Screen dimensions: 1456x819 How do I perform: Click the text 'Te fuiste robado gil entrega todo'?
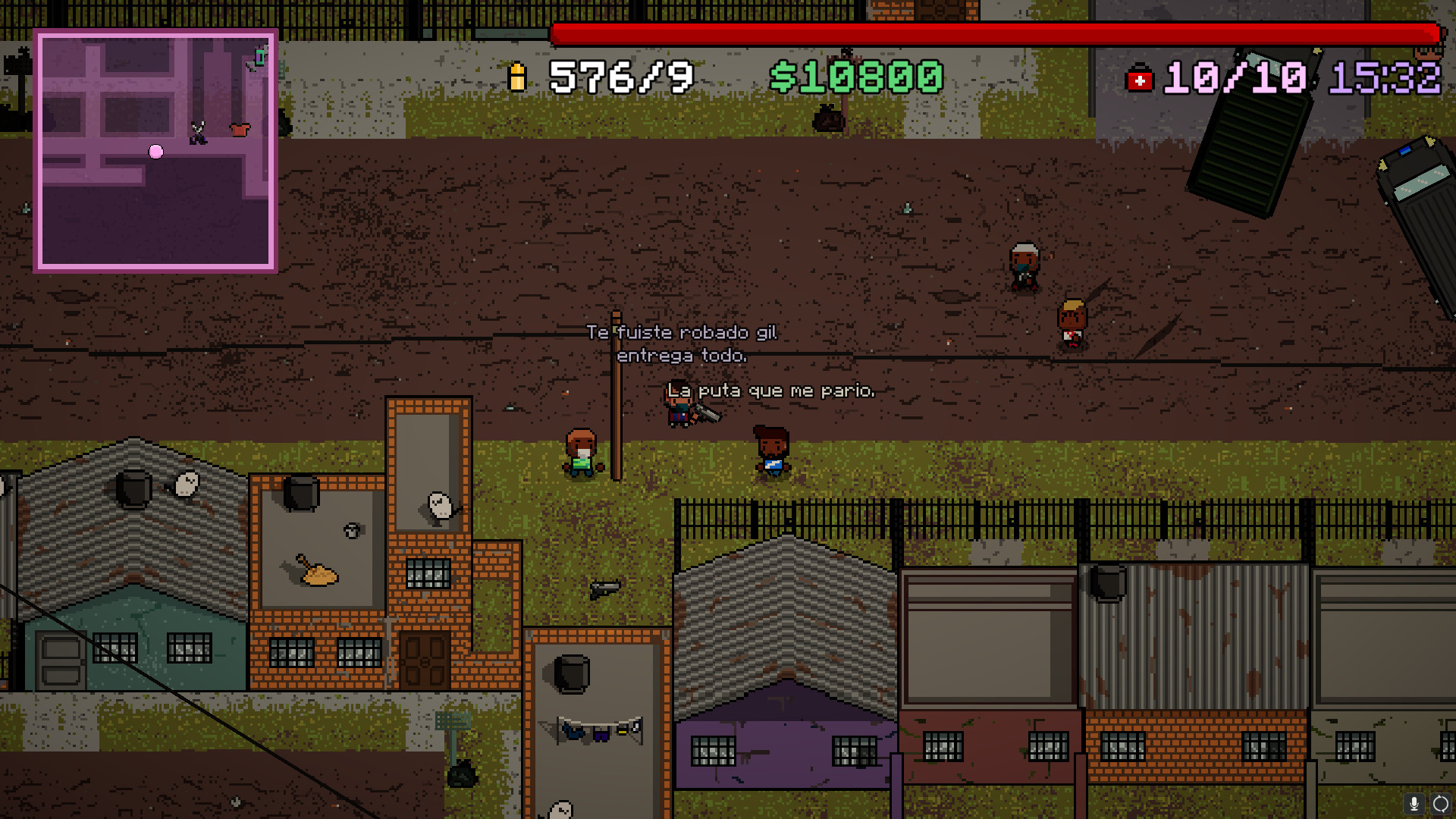683,343
